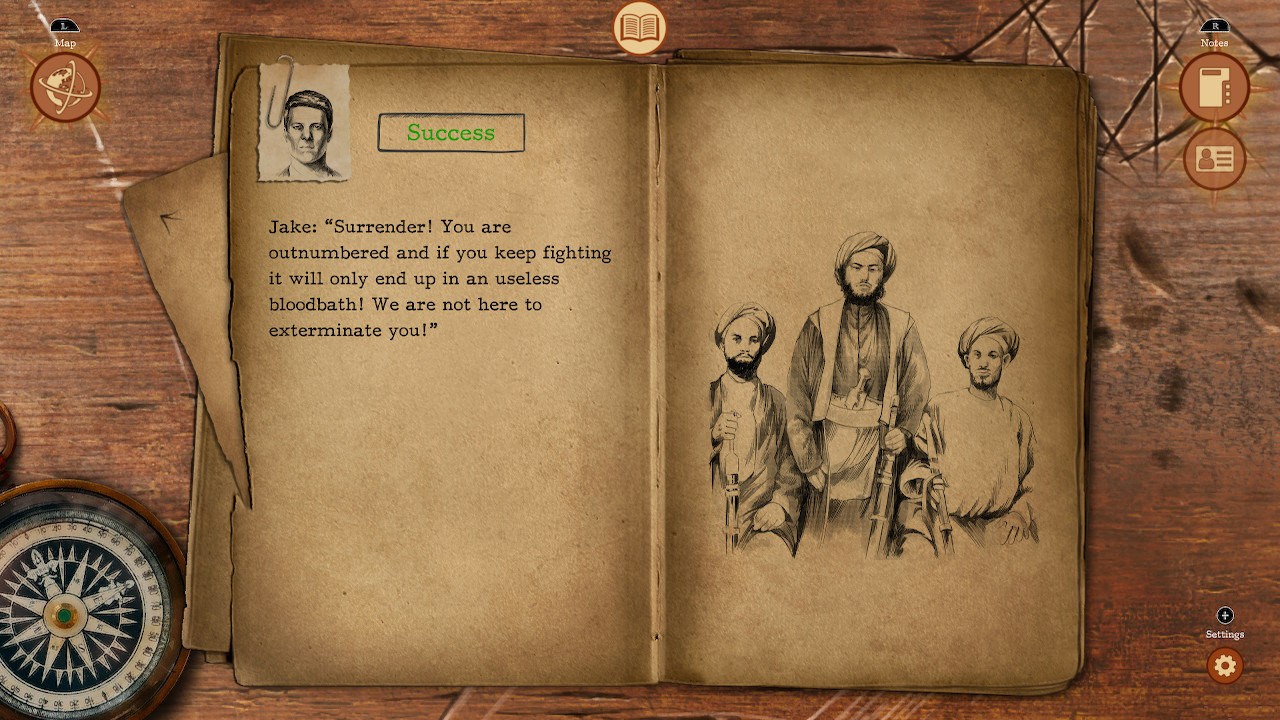Click the plus icon above Settings
1280x720 pixels.
coord(1224,617)
